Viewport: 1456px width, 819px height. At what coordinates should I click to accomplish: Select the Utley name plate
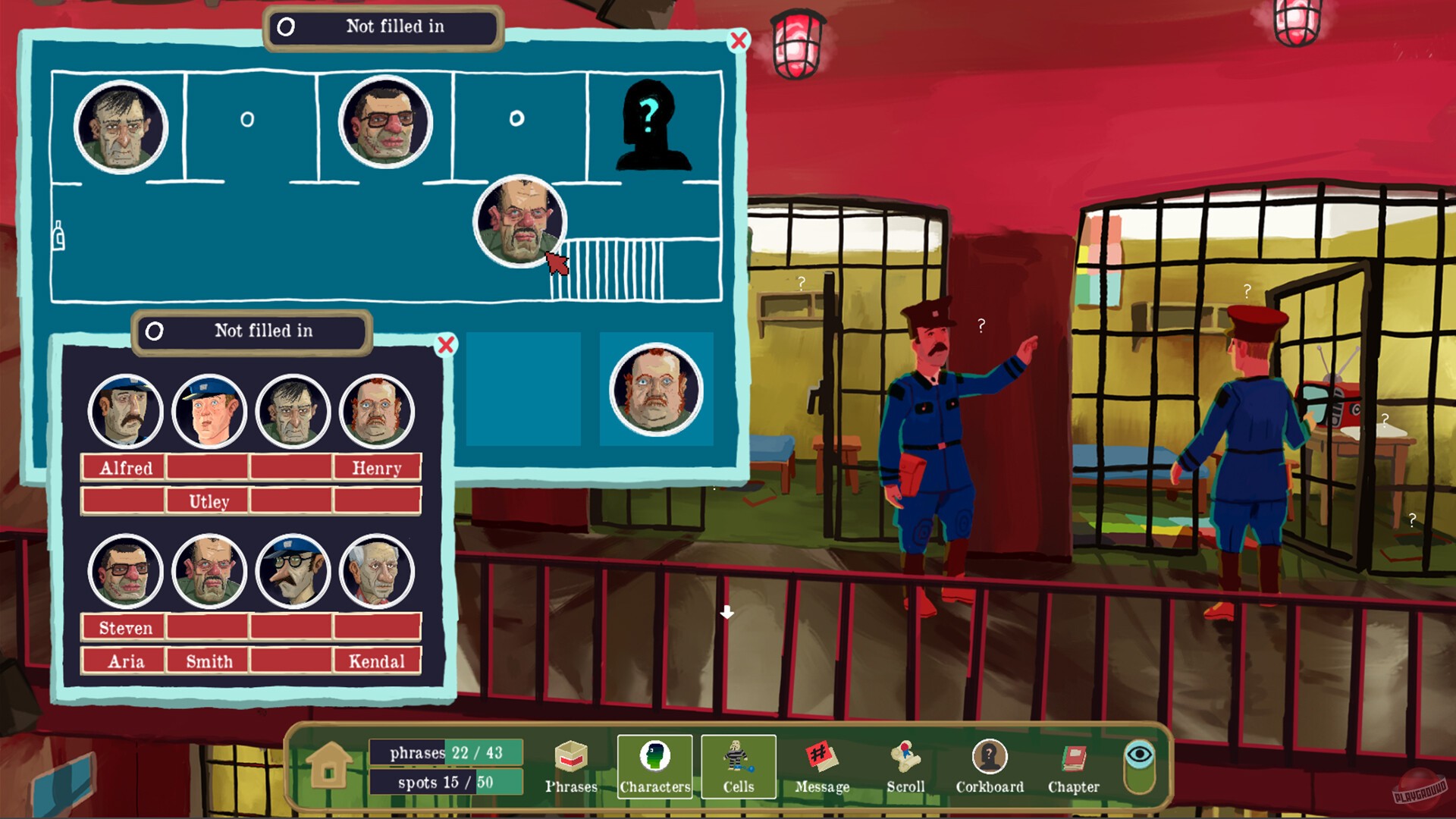(x=208, y=501)
